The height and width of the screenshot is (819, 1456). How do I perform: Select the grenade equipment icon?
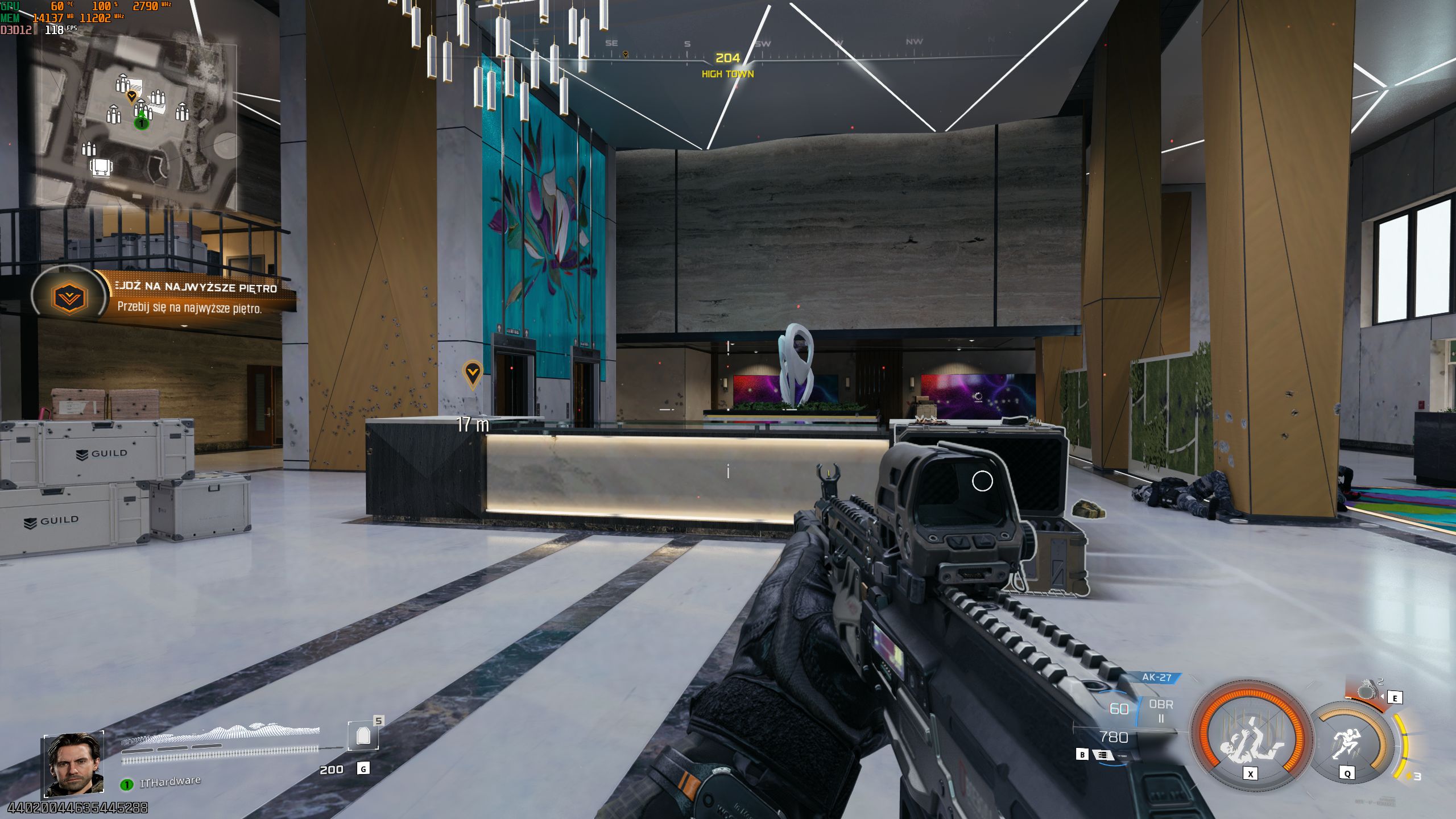(x=1368, y=691)
